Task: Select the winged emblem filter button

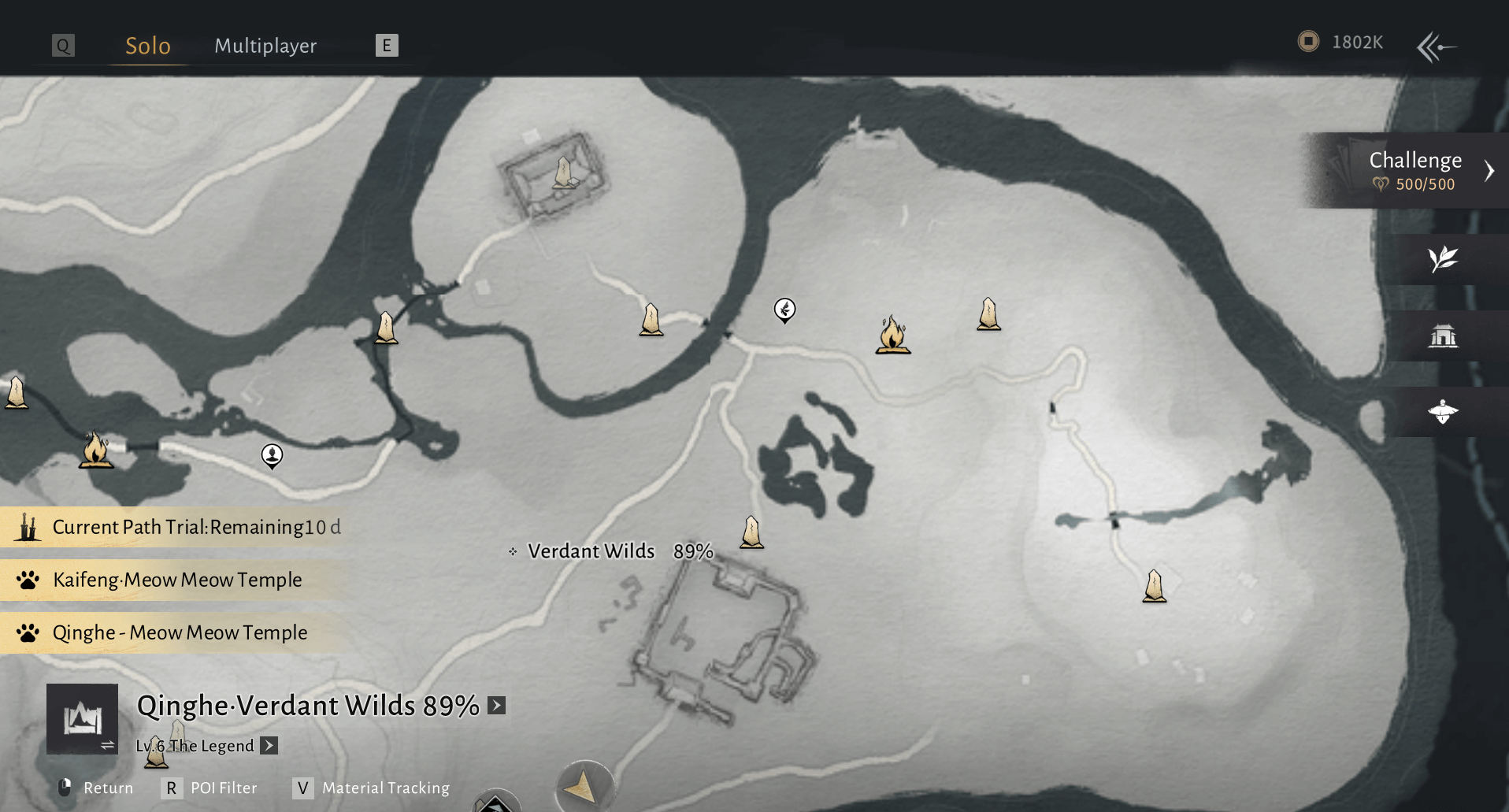Action: 1443,412
